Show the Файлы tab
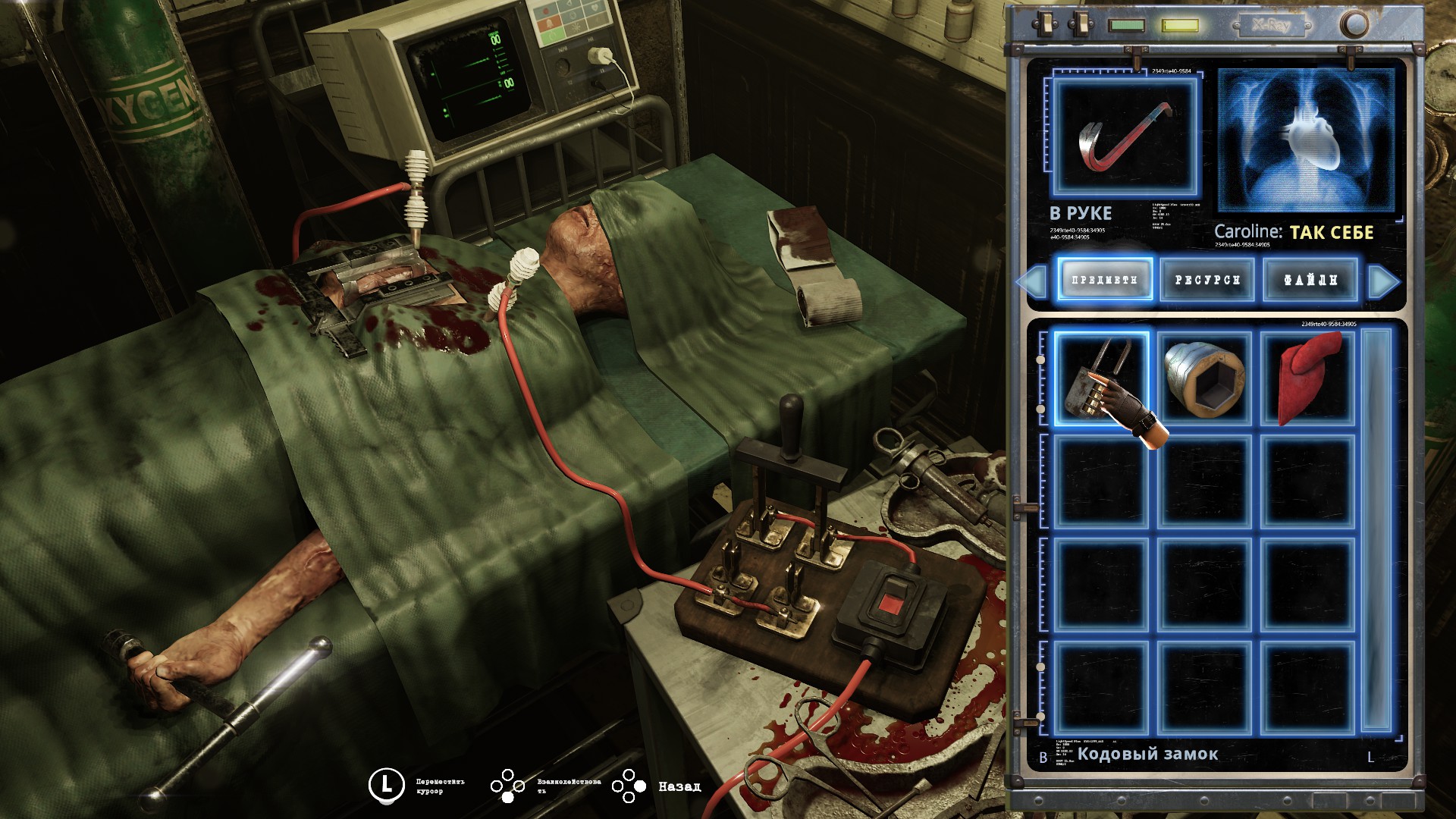 tap(1310, 279)
